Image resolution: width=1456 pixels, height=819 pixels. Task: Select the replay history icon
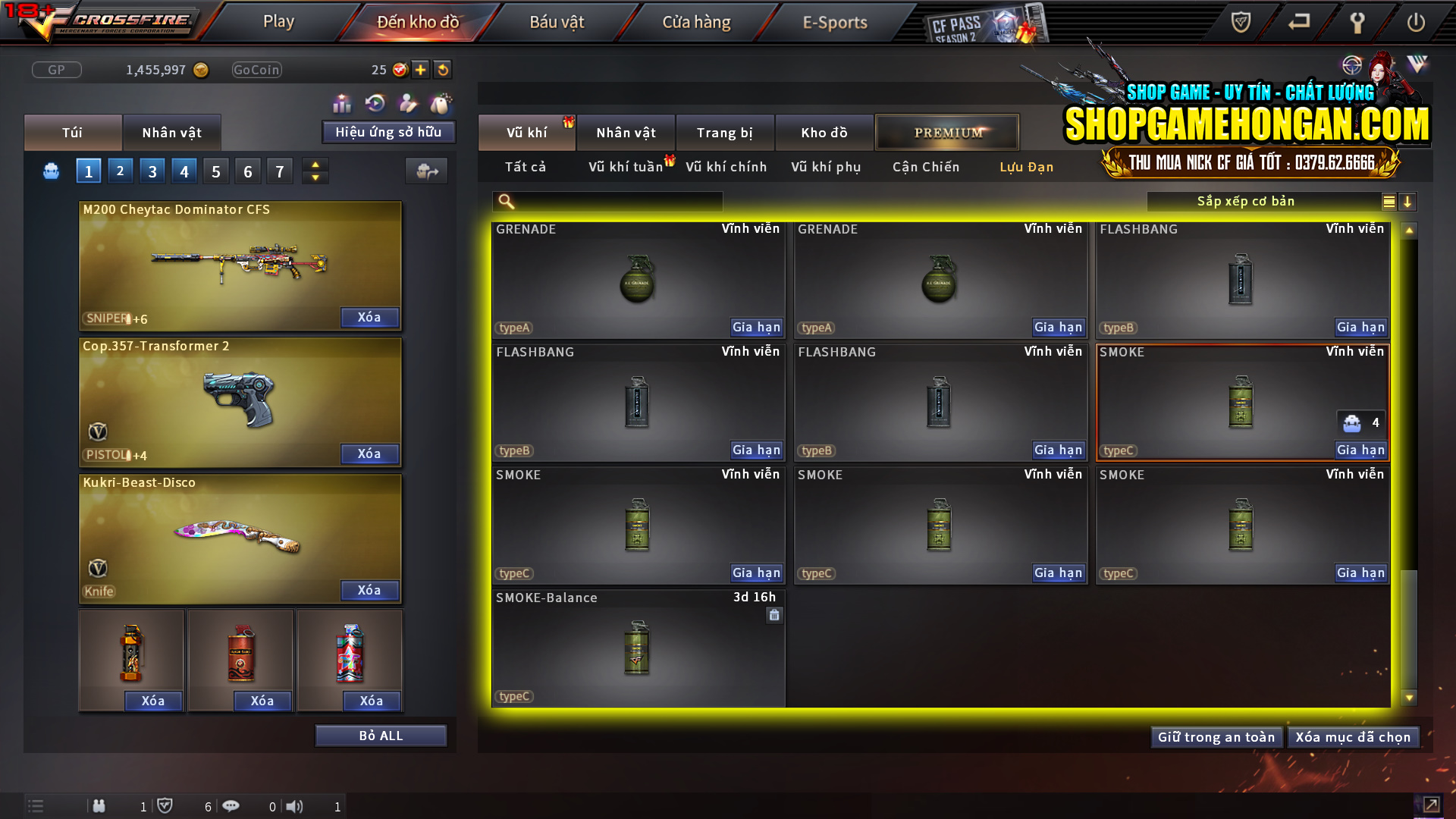tap(375, 102)
